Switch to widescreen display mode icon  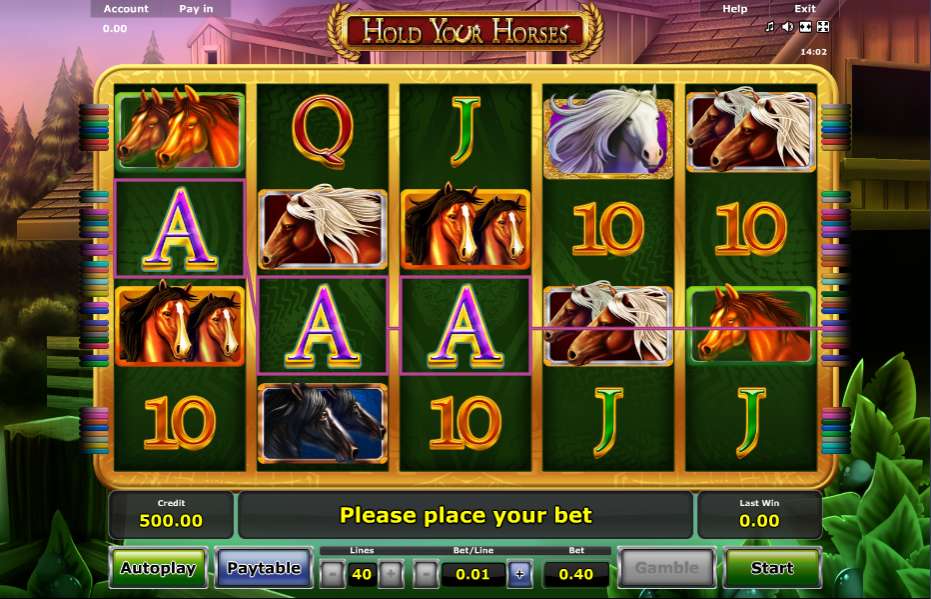[x=805, y=27]
